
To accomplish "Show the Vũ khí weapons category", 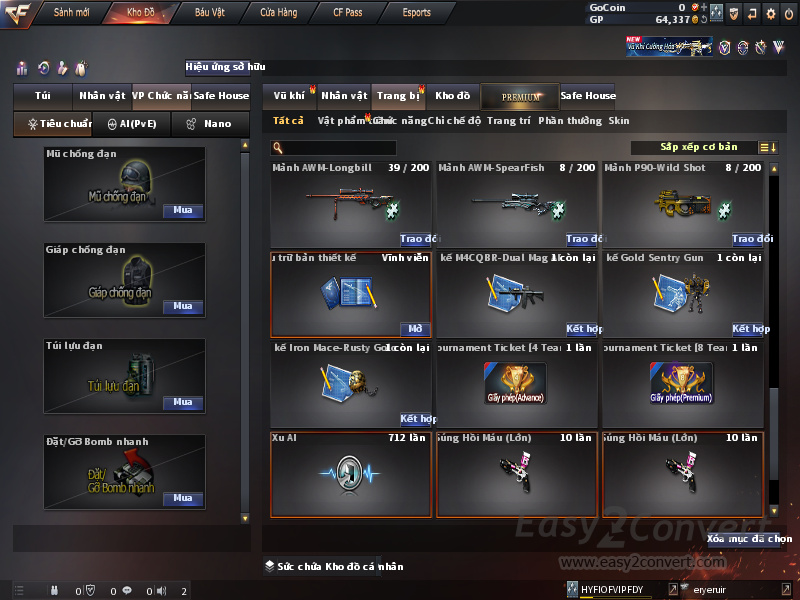I will 289,96.
